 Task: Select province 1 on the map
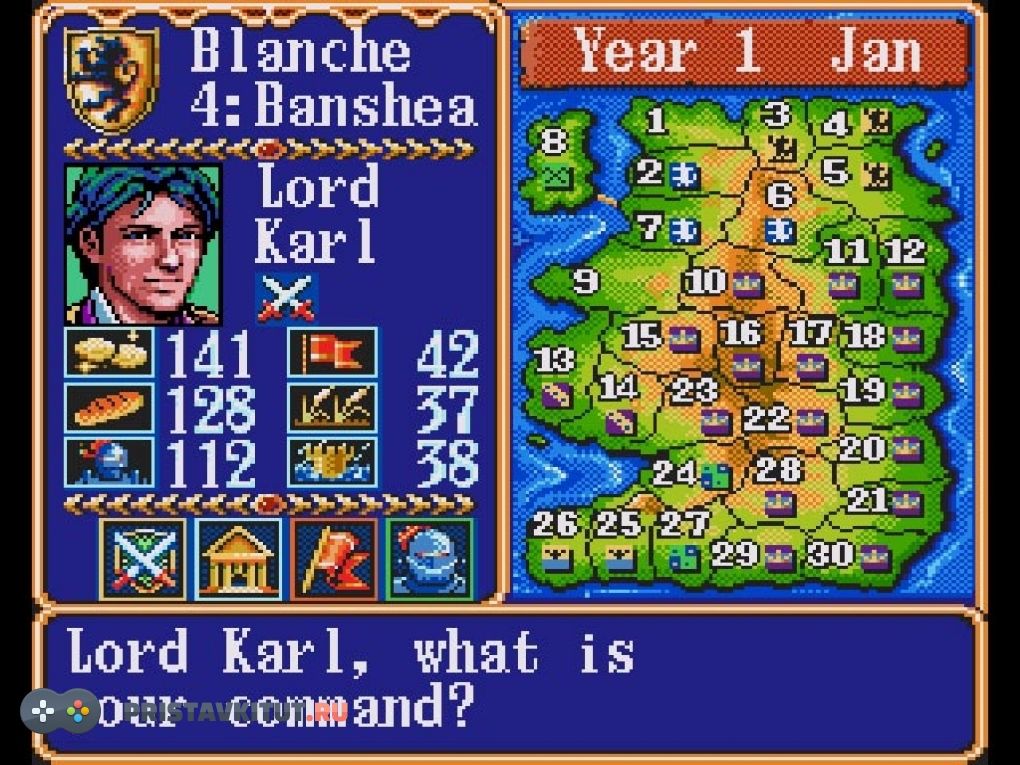[656, 122]
